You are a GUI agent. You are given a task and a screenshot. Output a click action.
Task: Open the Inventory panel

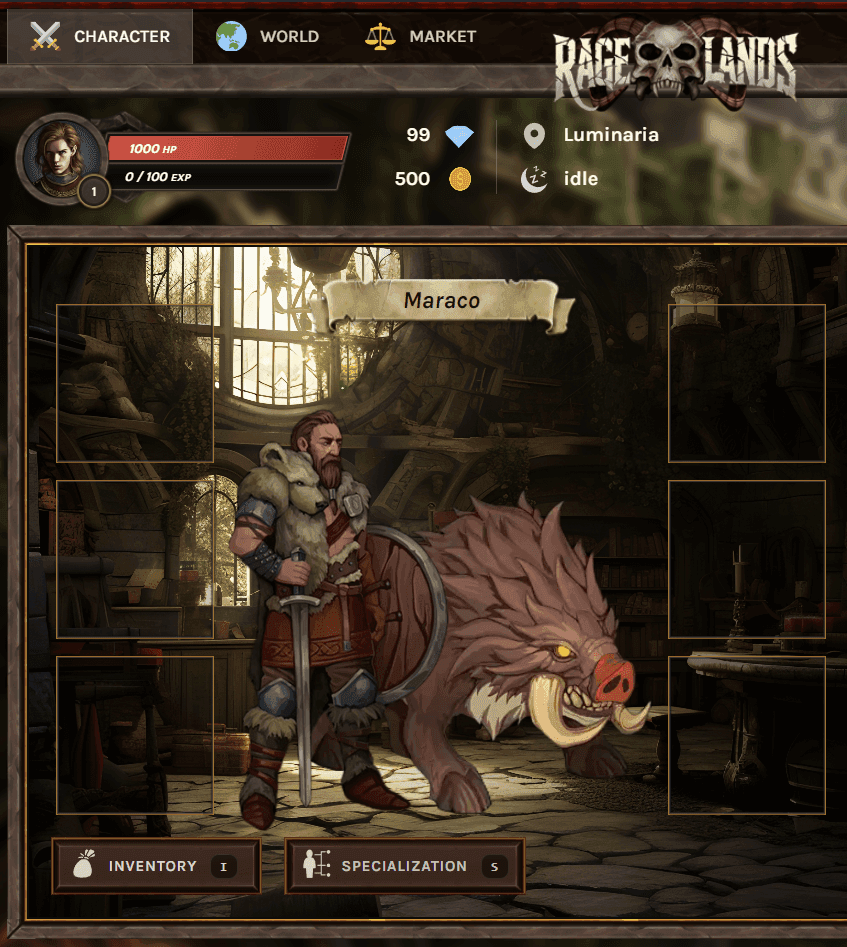coord(156,866)
